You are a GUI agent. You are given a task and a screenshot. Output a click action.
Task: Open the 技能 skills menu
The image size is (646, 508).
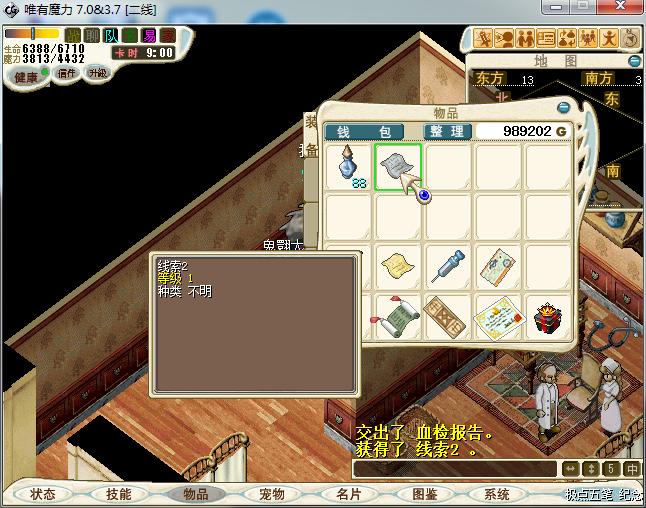(x=118, y=494)
